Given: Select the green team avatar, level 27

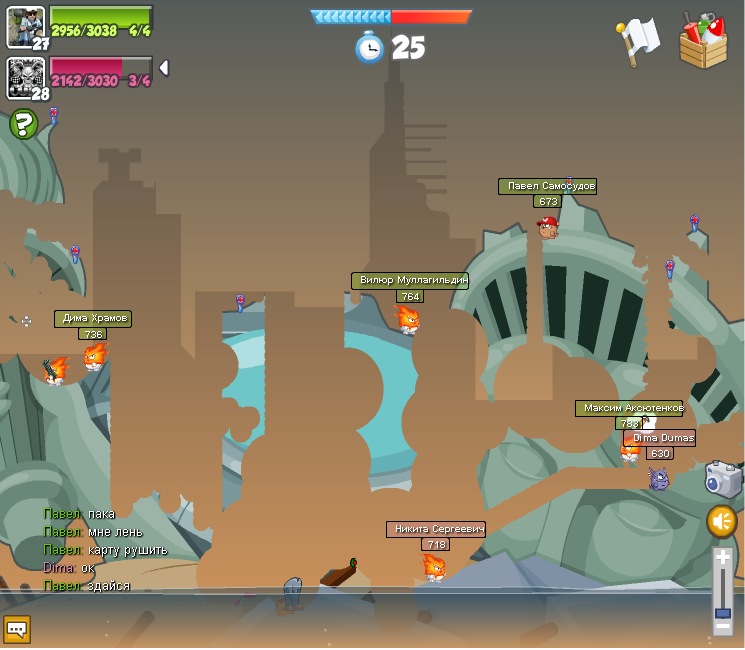Looking at the screenshot, I should 25,26.
